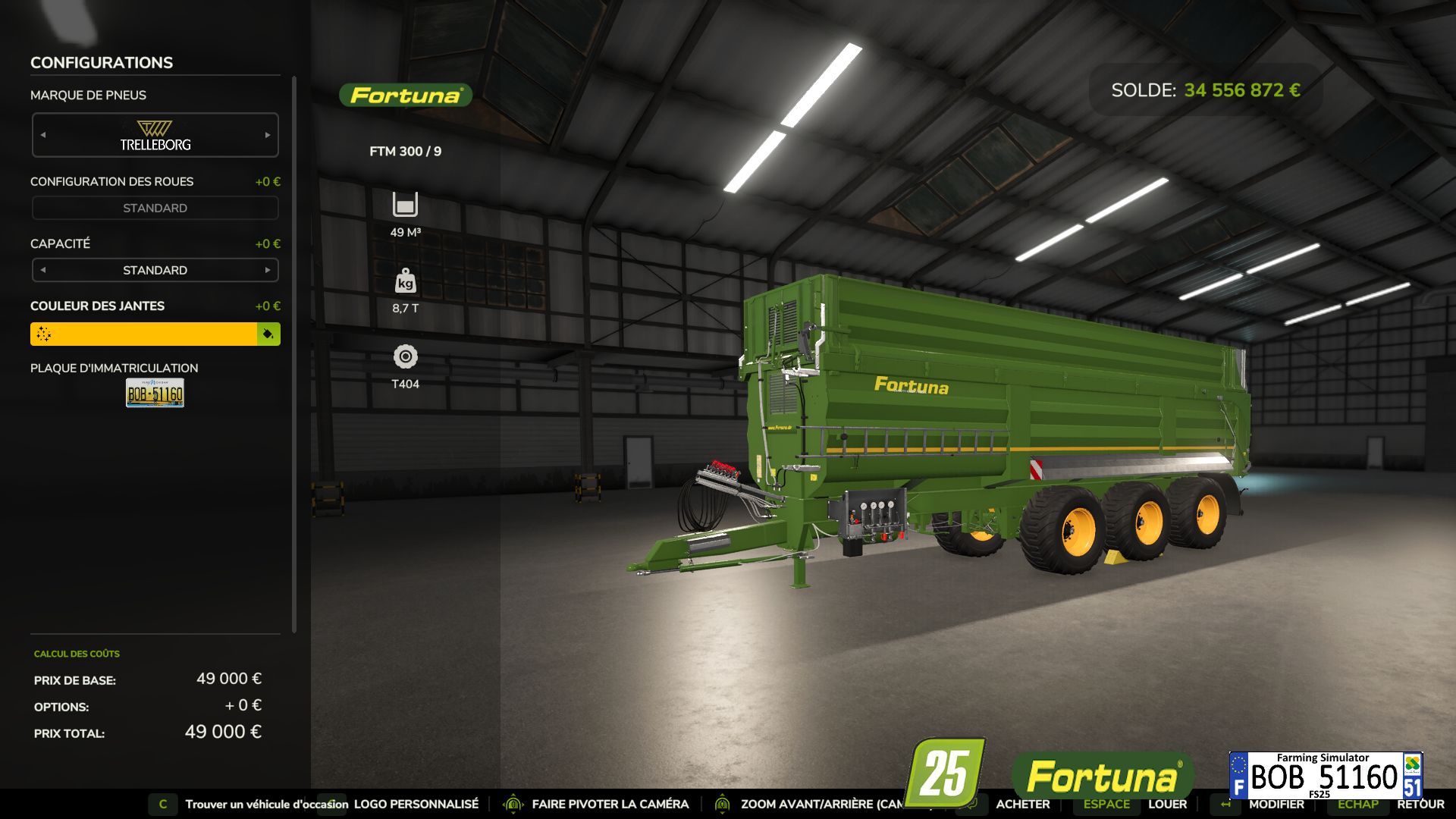Choose Louer to lease the trailer

pos(1167,804)
